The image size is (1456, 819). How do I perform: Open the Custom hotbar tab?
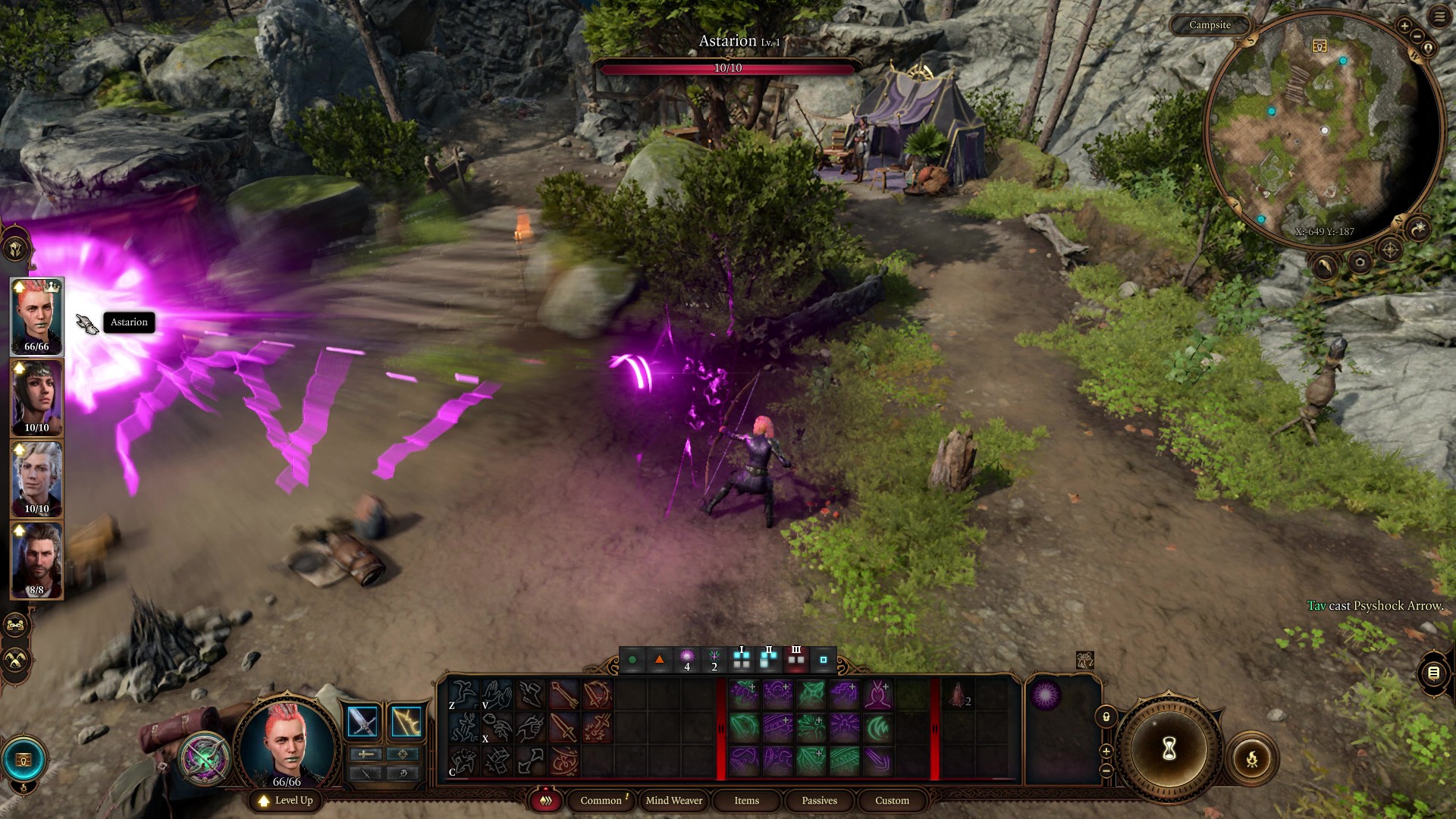892,800
